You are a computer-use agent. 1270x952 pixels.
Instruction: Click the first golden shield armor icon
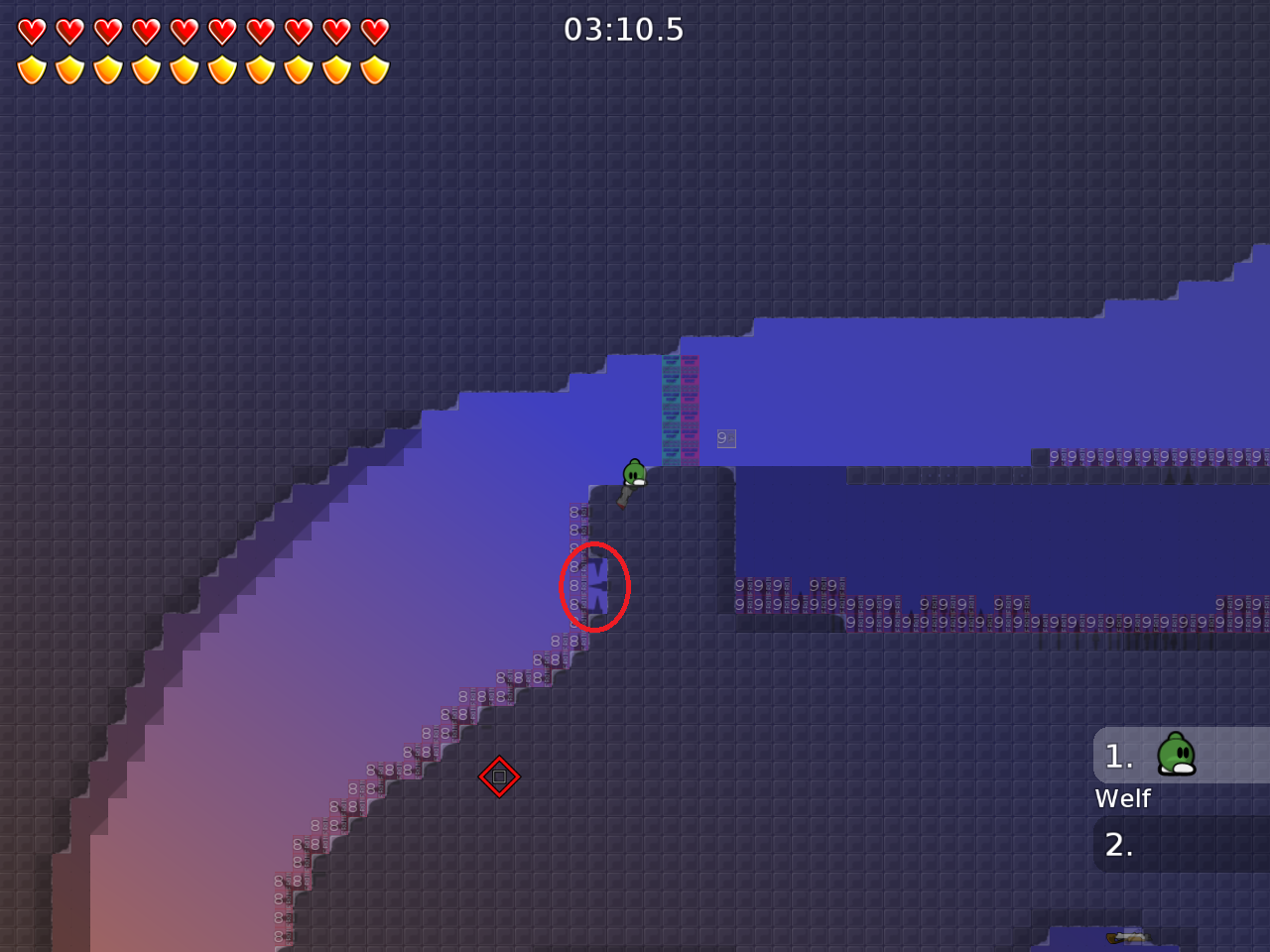[33, 67]
